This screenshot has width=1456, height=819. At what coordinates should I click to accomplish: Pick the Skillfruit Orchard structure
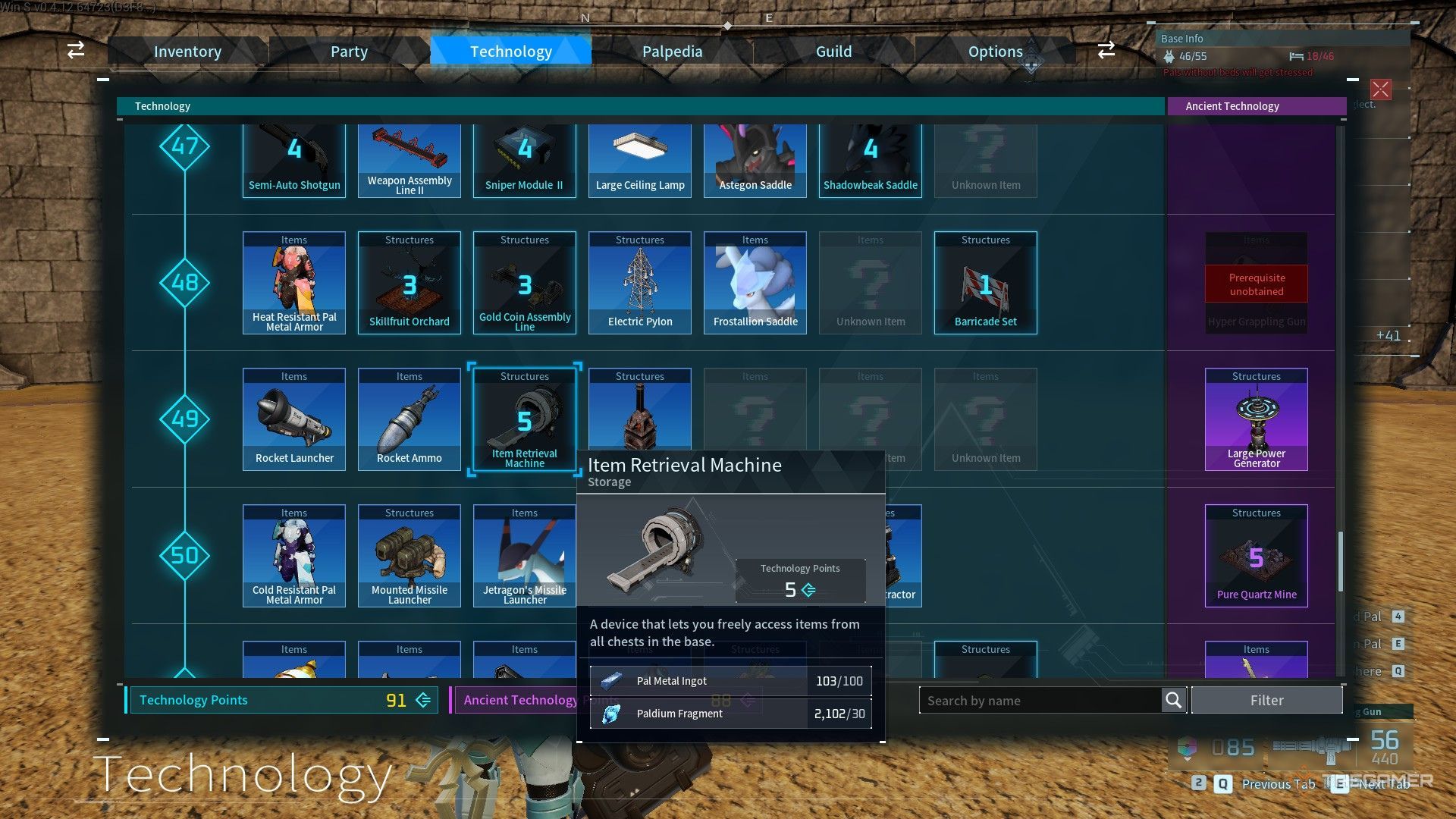pyautogui.click(x=409, y=282)
